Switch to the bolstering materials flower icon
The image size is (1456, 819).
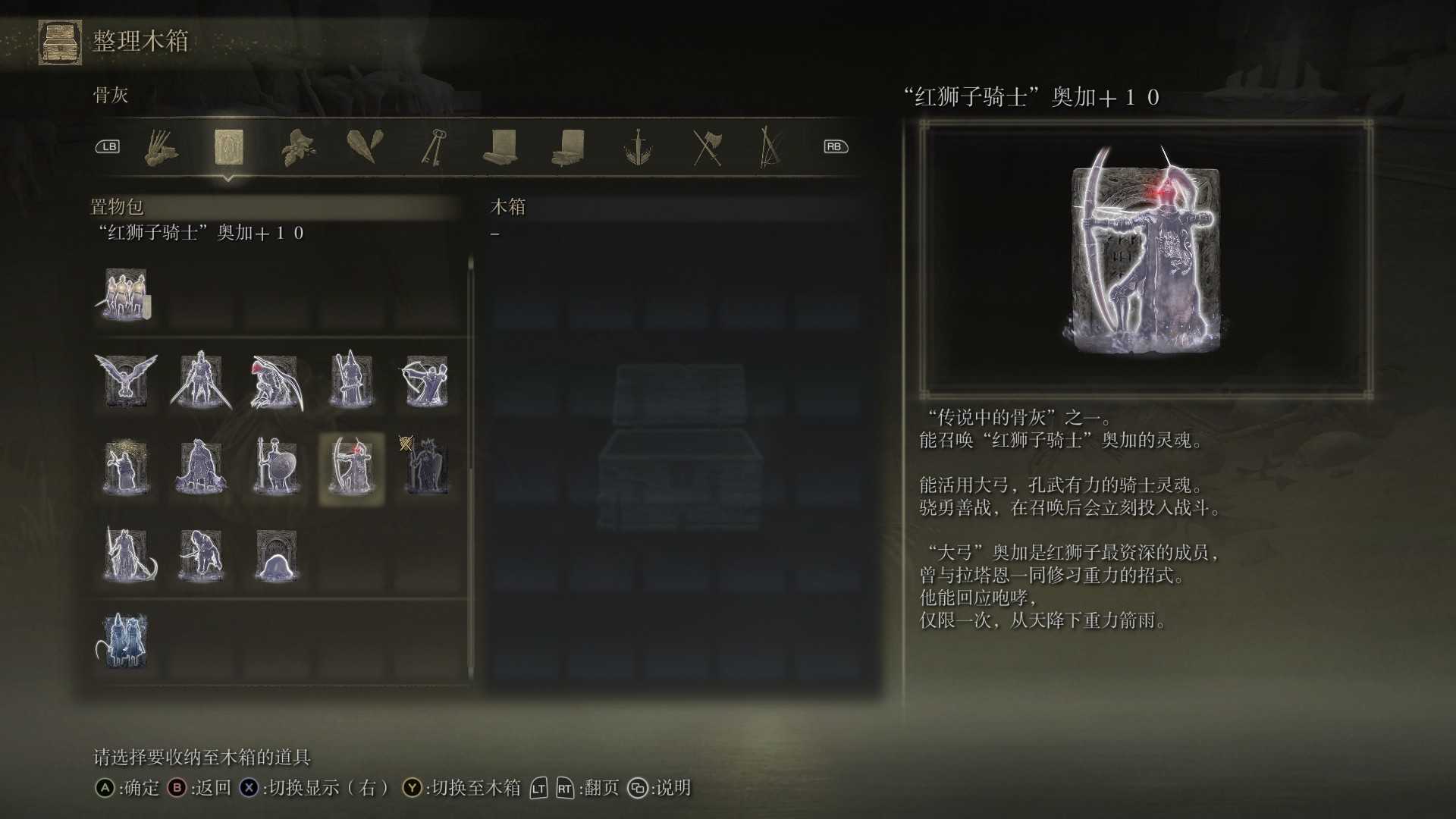click(x=299, y=148)
